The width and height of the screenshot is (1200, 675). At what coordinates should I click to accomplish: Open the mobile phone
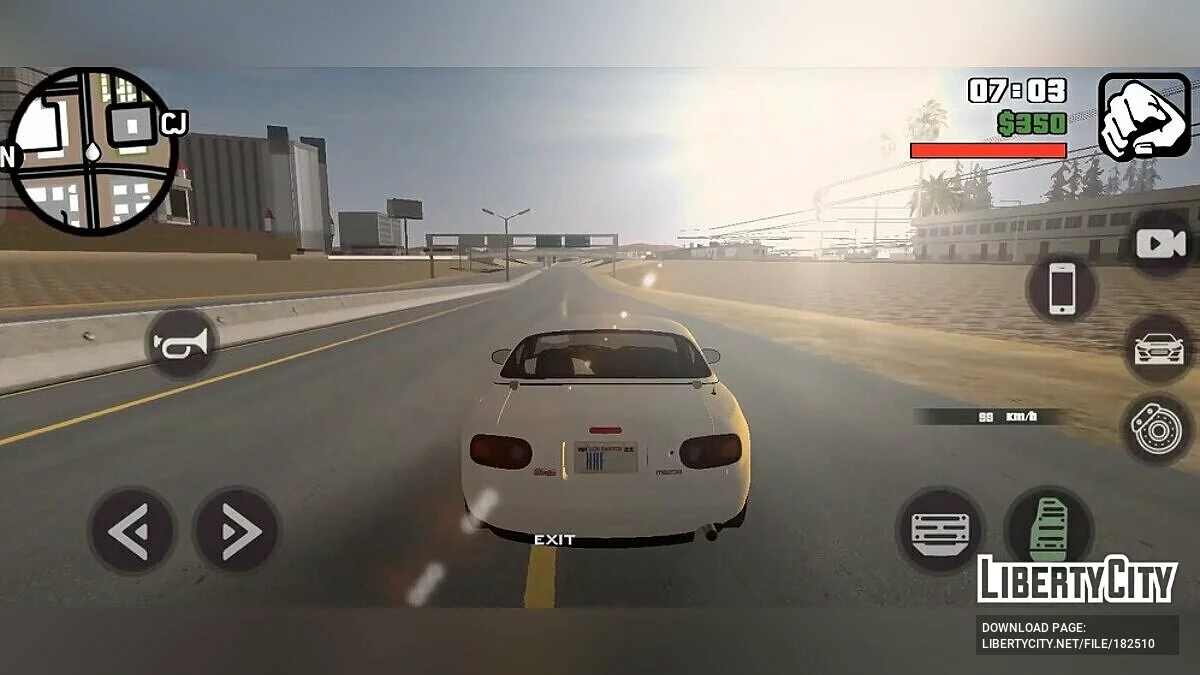coord(1061,289)
